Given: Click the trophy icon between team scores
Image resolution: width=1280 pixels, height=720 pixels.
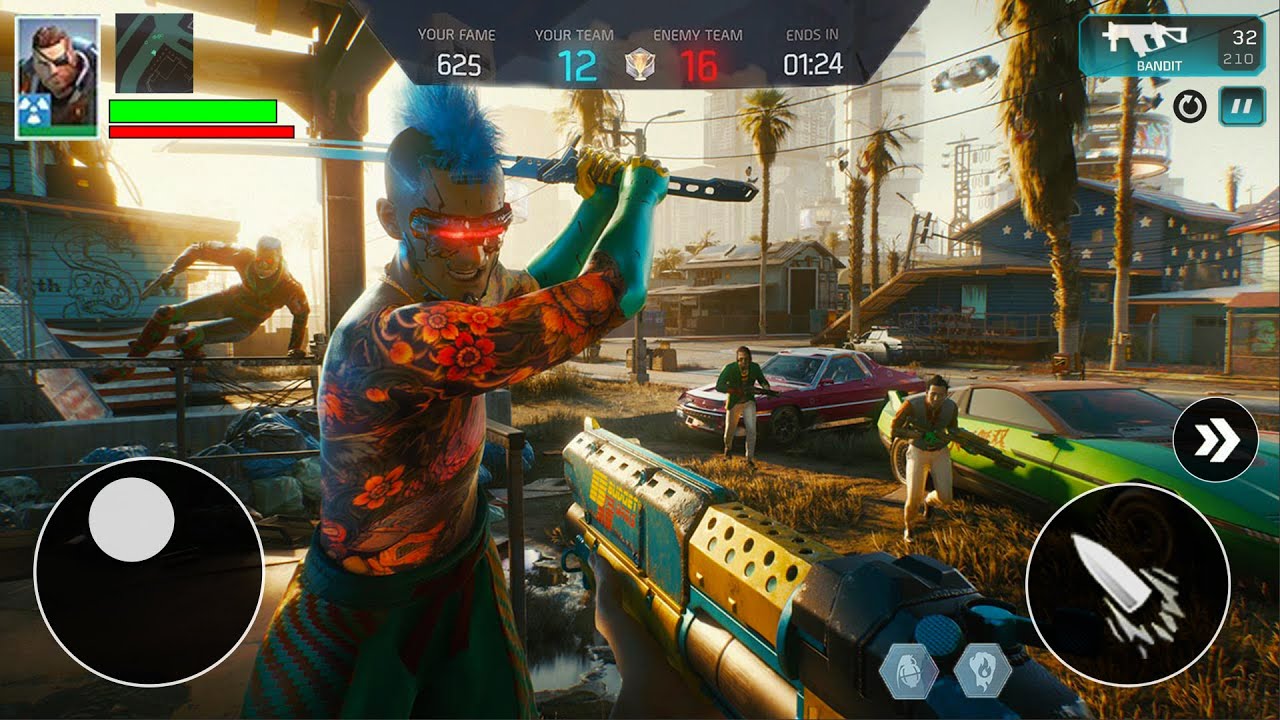Looking at the screenshot, I should pos(636,66).
